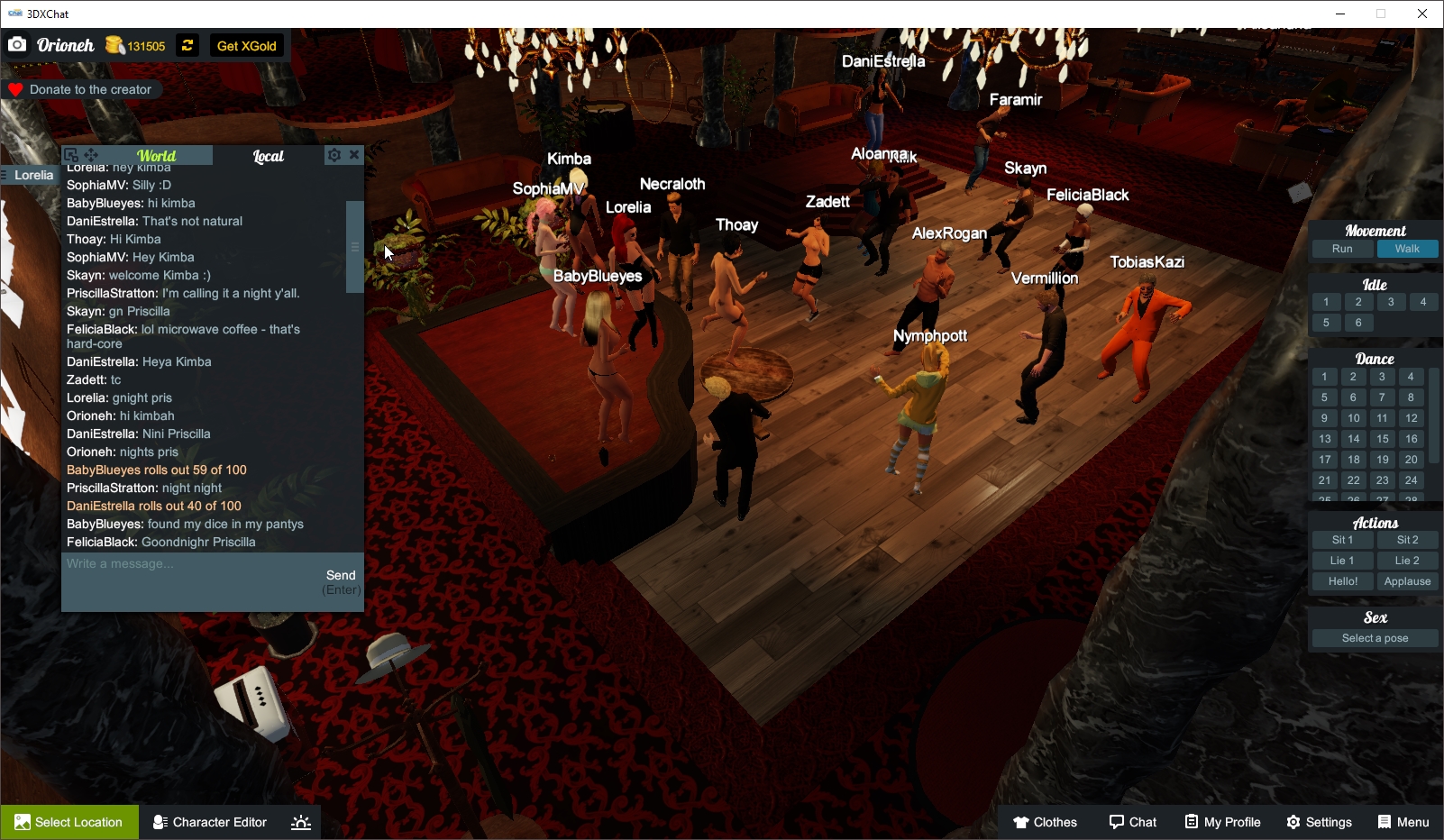The image size is (1444, 840).
Task: Take a screenshot with the camera icon
Action: tap(17, 44)
